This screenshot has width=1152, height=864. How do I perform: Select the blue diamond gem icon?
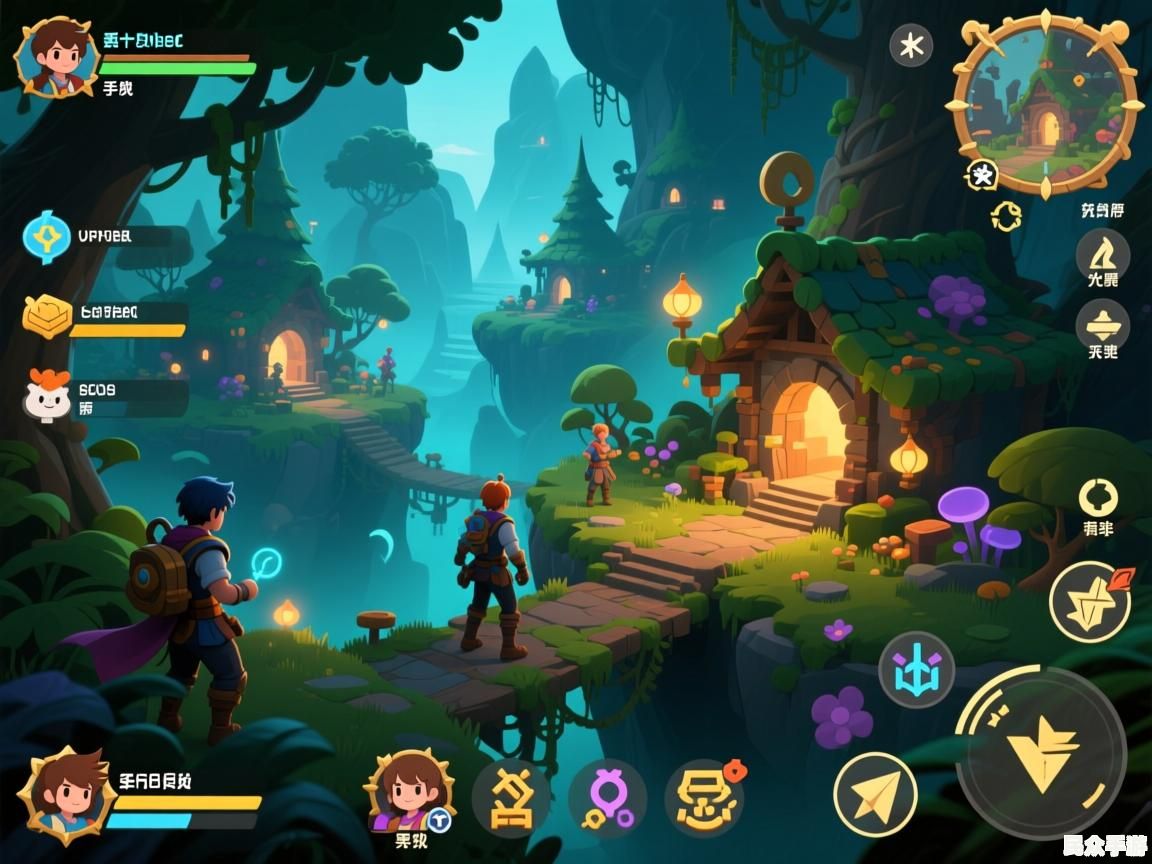[x=47, y=238]
